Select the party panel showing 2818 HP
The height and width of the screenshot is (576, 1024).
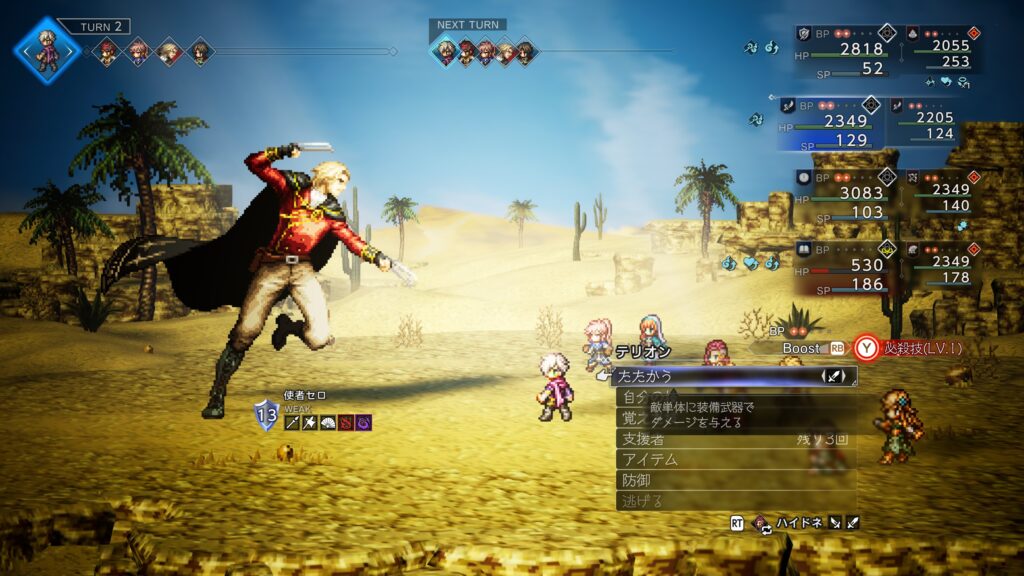coord(840,50)
